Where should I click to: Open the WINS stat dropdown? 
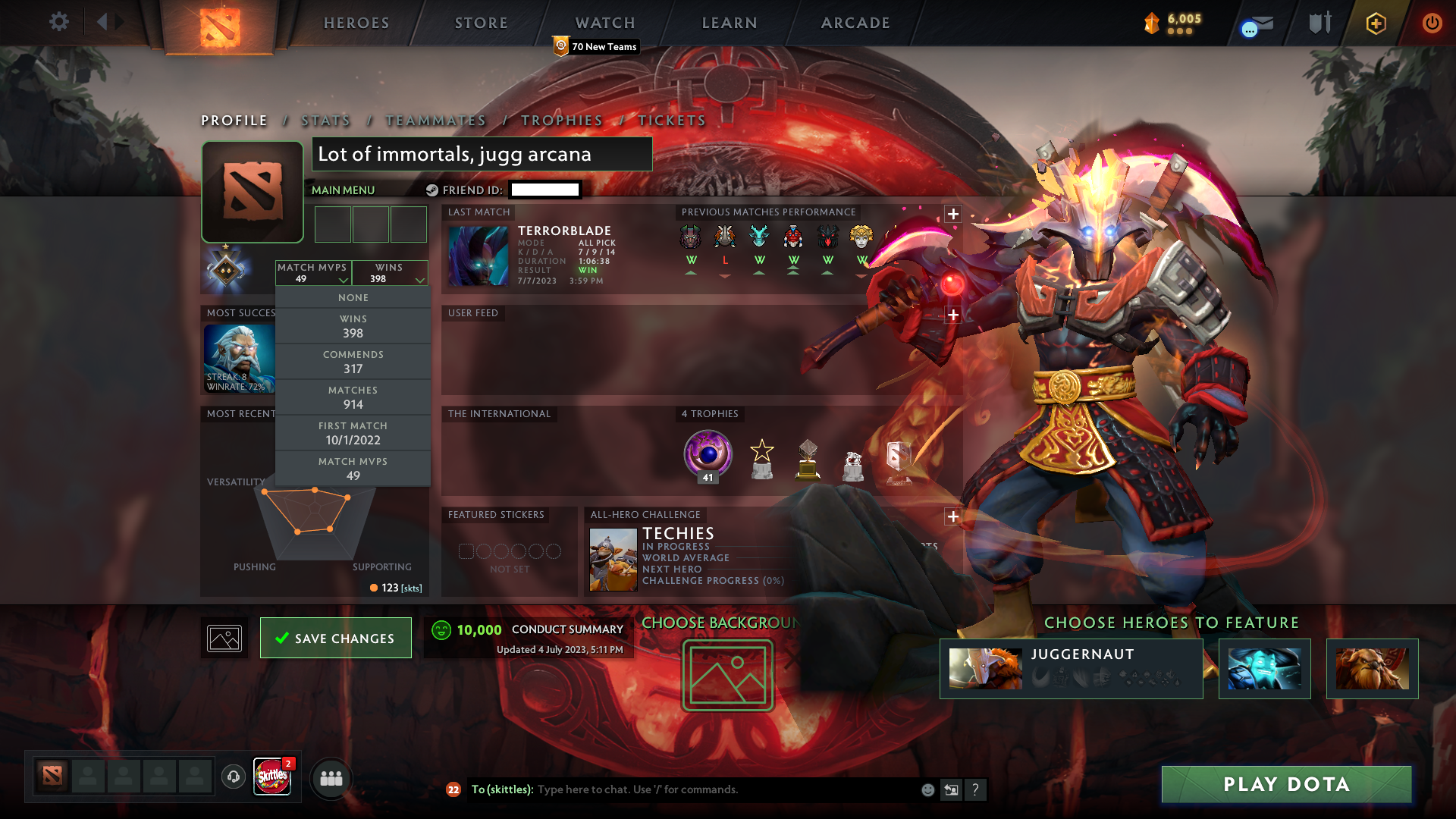tap(389, 273)
